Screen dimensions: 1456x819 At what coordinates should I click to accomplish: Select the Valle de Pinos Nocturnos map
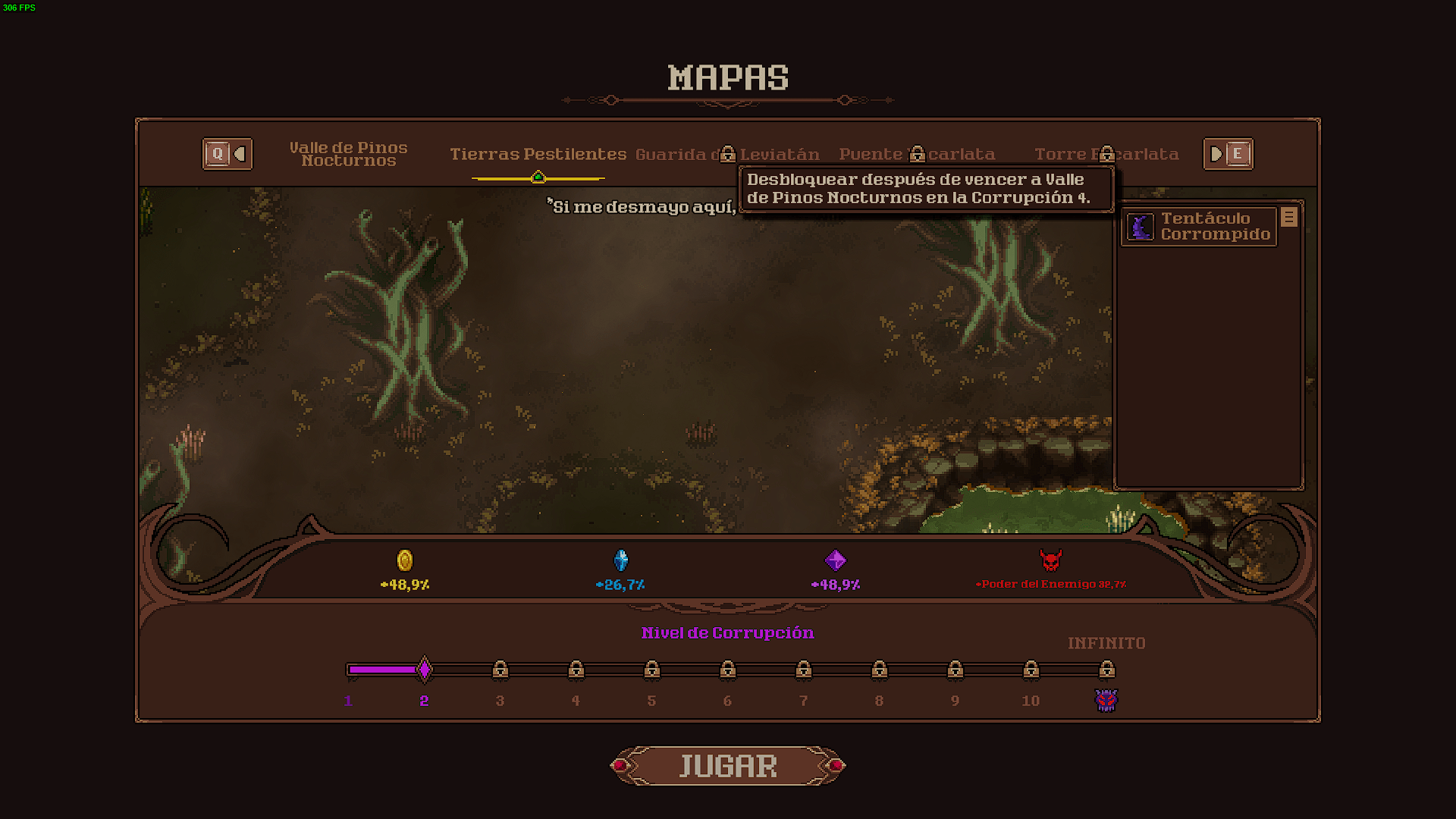(348, 154)
